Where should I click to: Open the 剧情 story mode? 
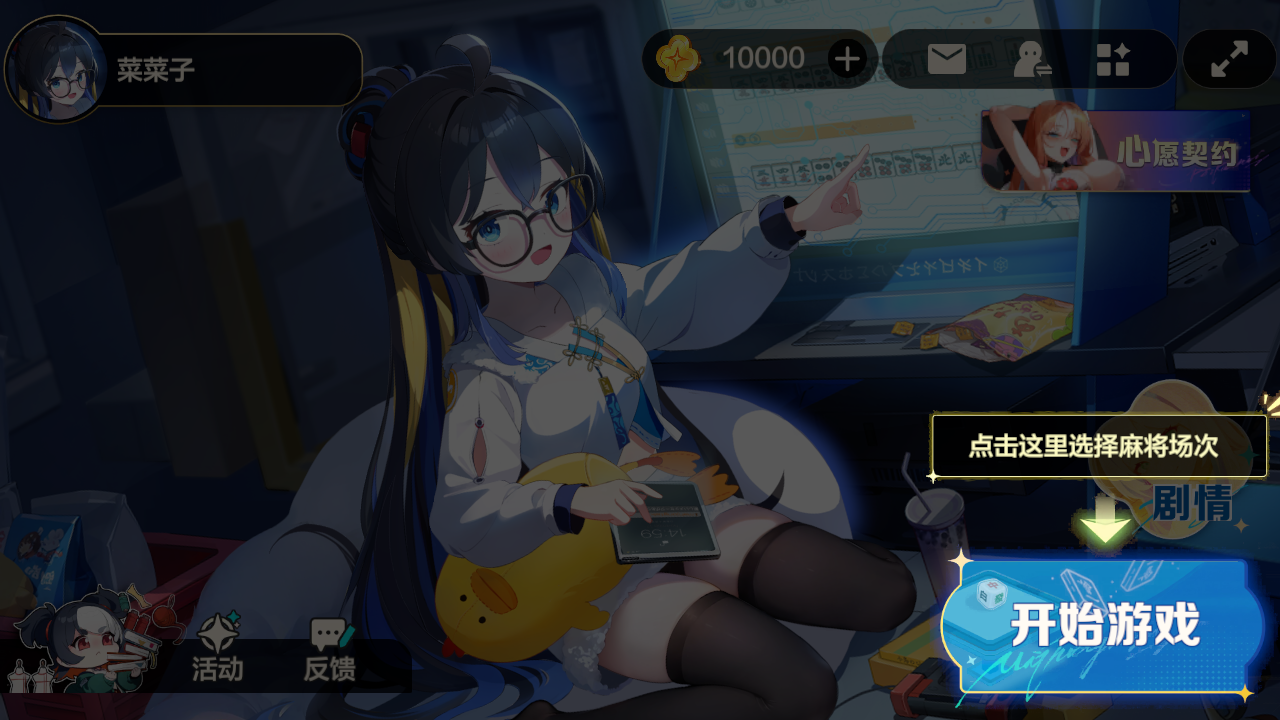click(1192, 504)
